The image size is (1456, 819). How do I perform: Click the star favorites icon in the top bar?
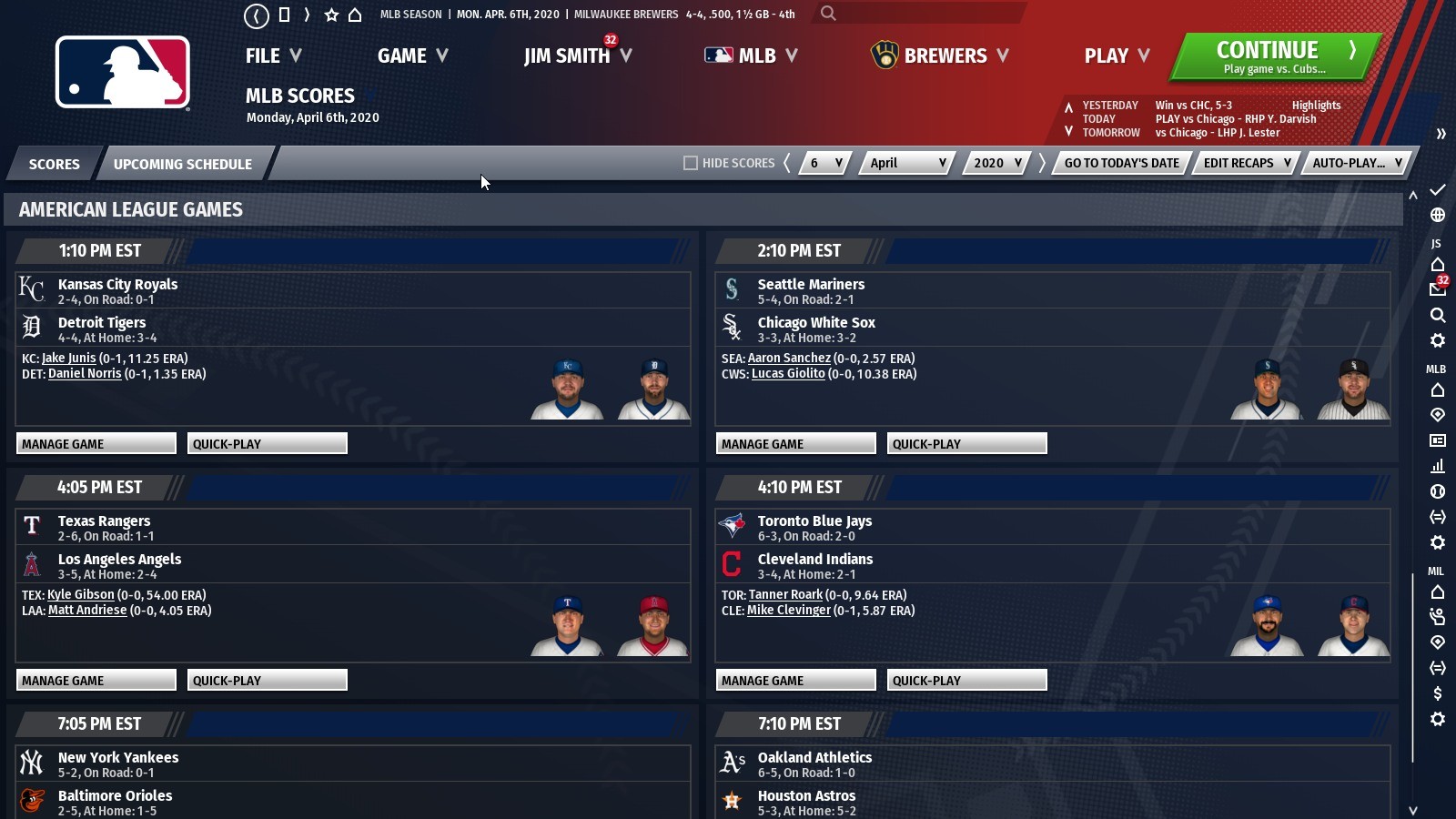(x=331, y=15)
